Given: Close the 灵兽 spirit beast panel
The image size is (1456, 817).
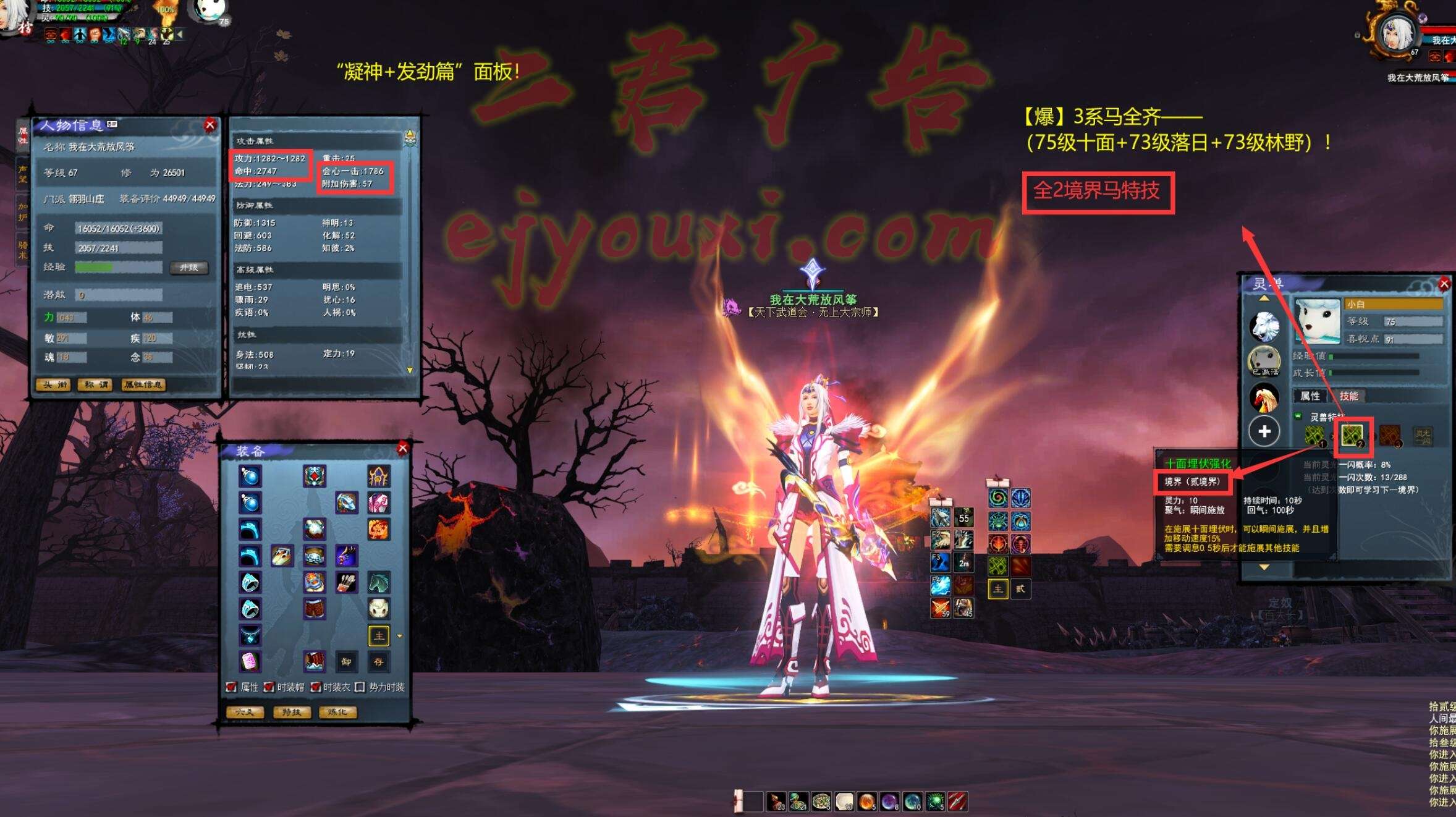Looking at the screenshot, I should point(1444,284).
